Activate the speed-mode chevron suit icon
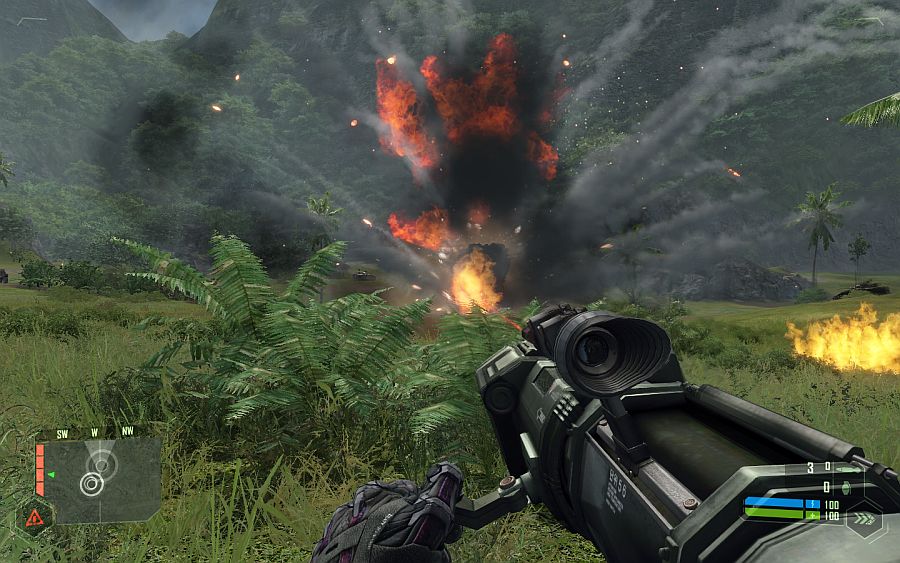 (862, 520)
